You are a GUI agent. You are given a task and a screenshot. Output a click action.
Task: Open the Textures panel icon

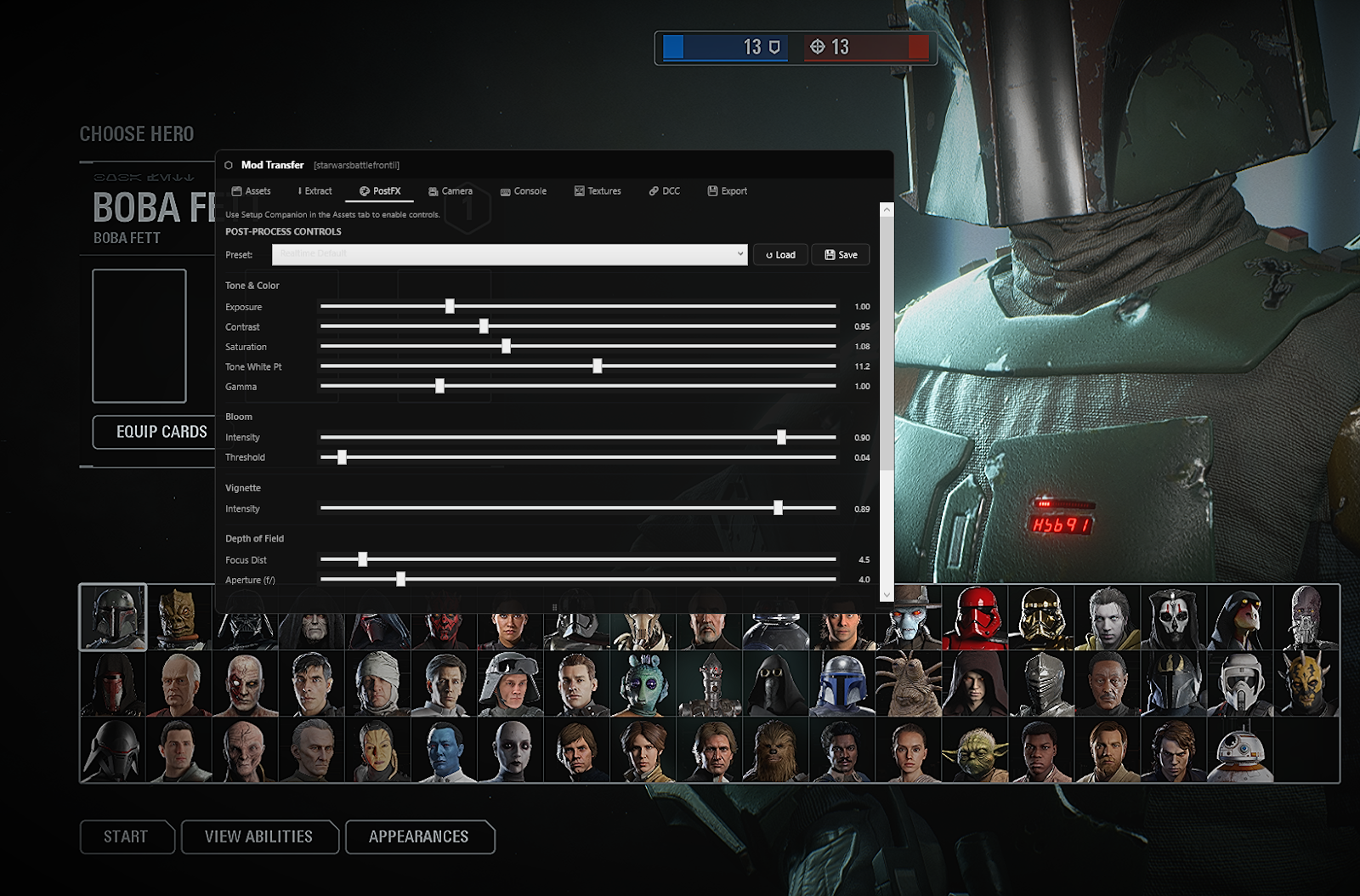[x=579, y=191]
